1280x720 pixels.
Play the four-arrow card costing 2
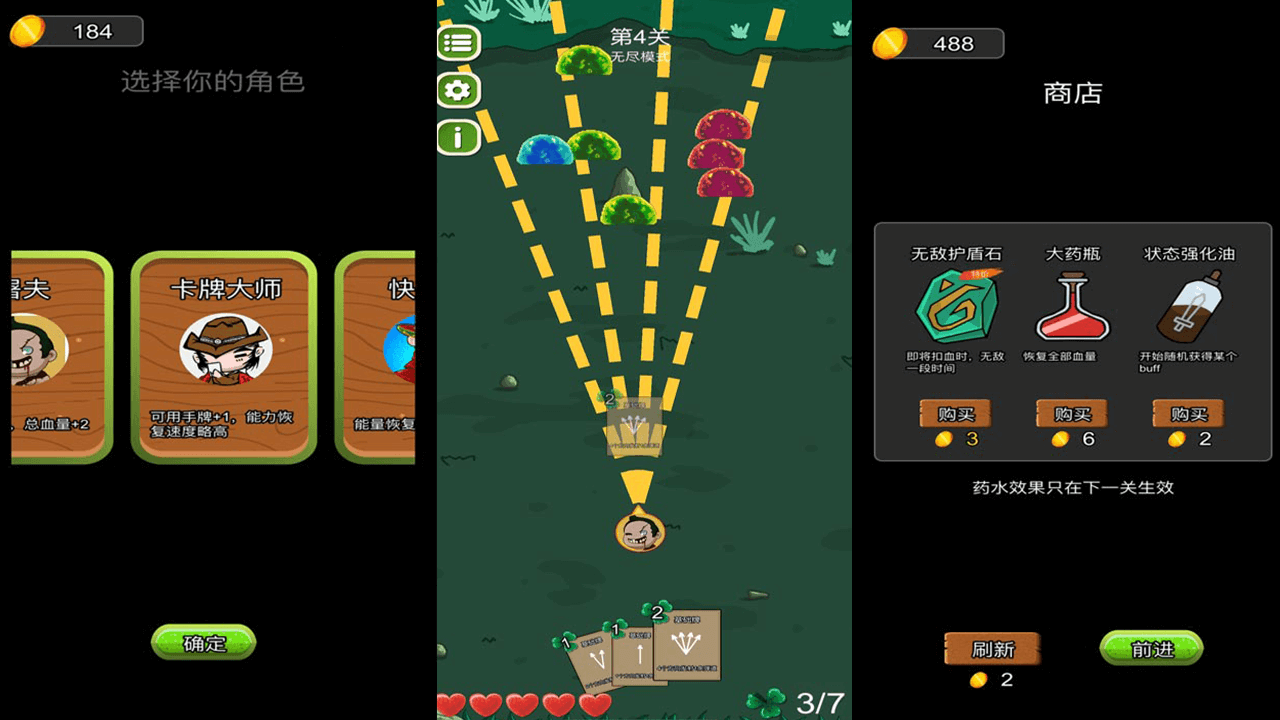688,644
